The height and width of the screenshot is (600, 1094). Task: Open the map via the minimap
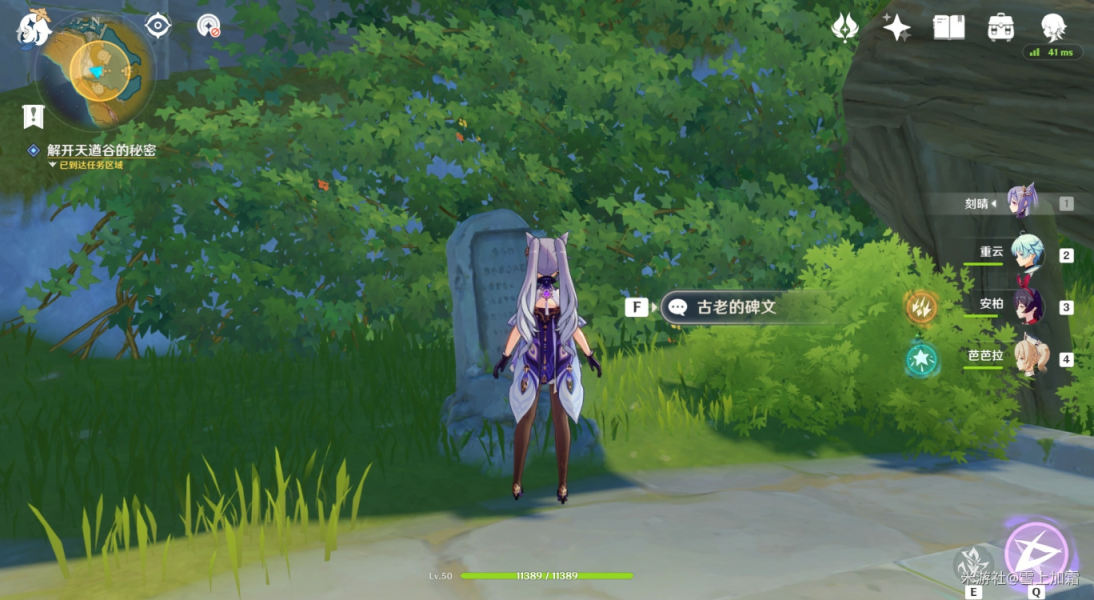[96, 70]
